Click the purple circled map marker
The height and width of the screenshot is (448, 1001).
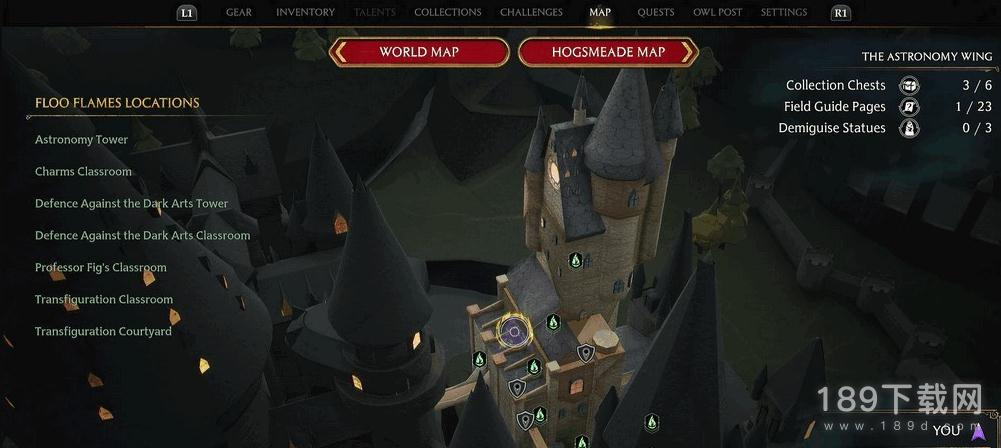pos(514,331)
